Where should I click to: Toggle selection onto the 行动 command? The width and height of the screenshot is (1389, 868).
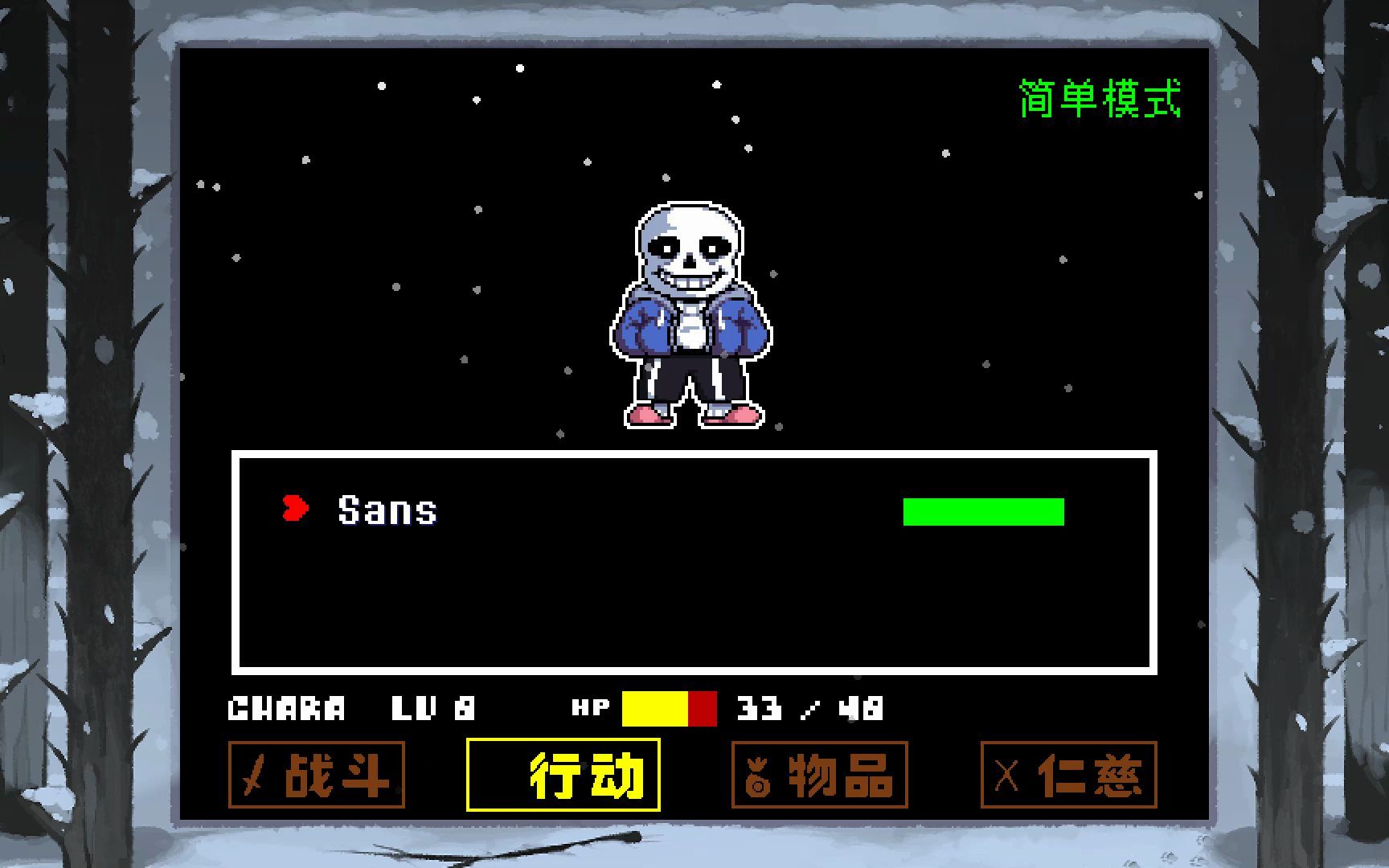(x=563, y=776)
